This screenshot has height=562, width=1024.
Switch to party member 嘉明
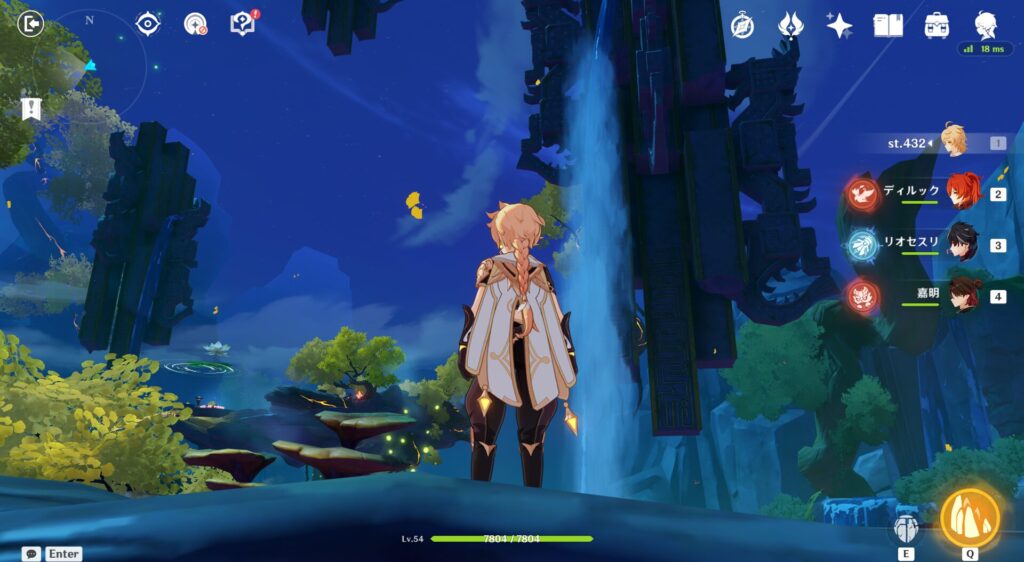pos(962,295)
